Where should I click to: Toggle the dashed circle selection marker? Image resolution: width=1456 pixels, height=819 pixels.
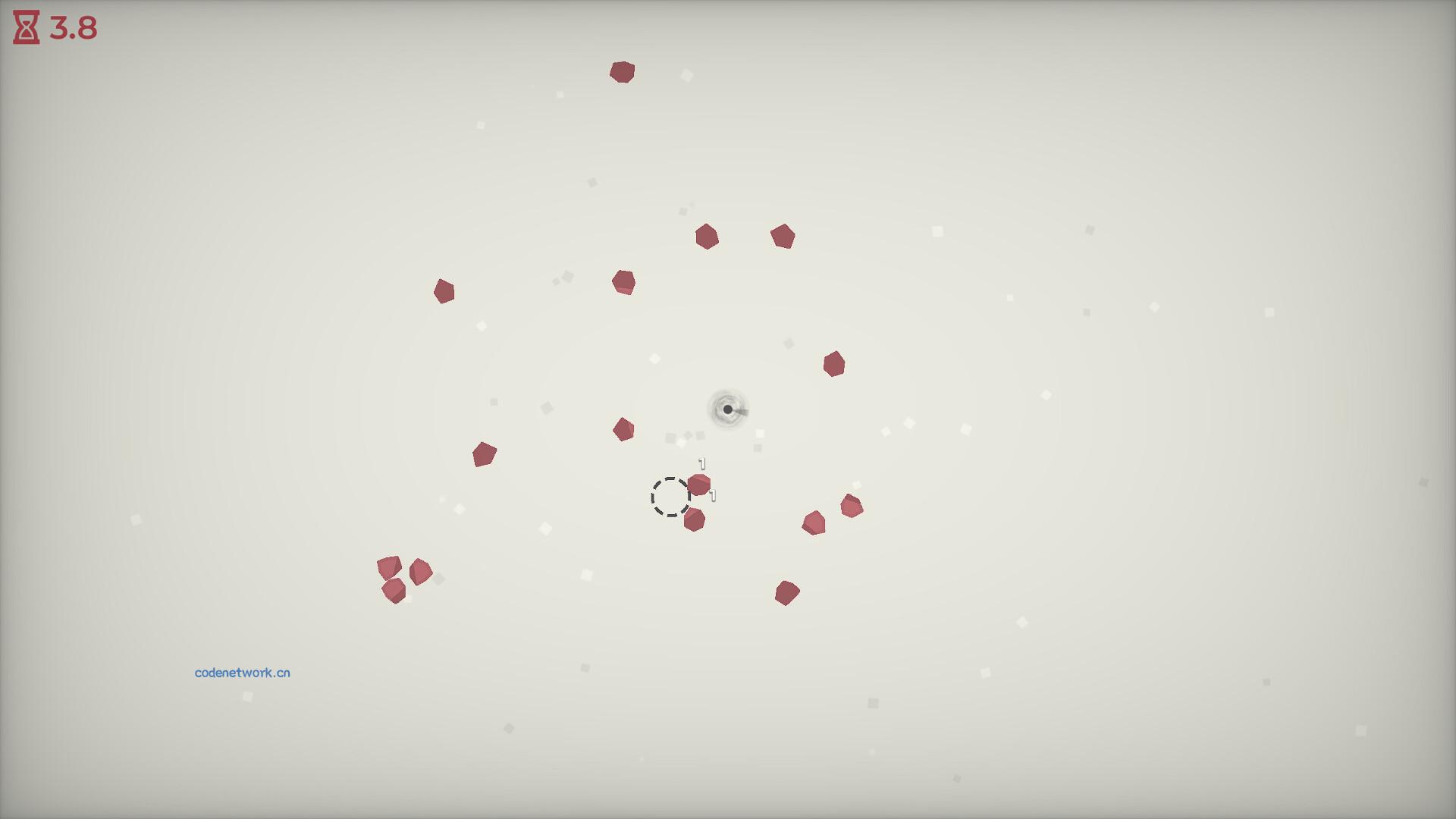pyautogui.click(x=670, y=497)
